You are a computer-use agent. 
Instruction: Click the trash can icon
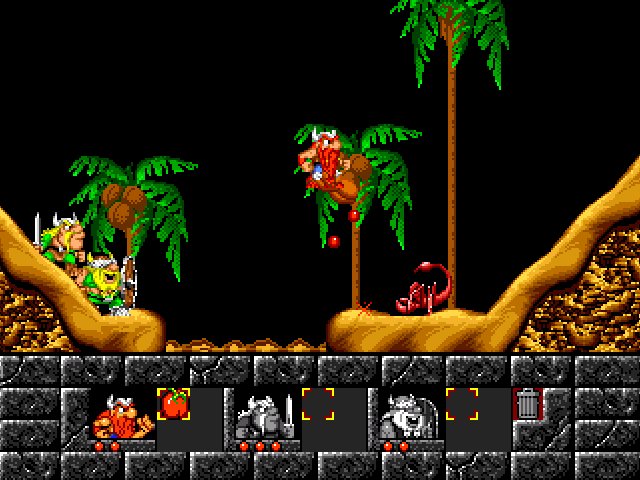pos(526,404)
